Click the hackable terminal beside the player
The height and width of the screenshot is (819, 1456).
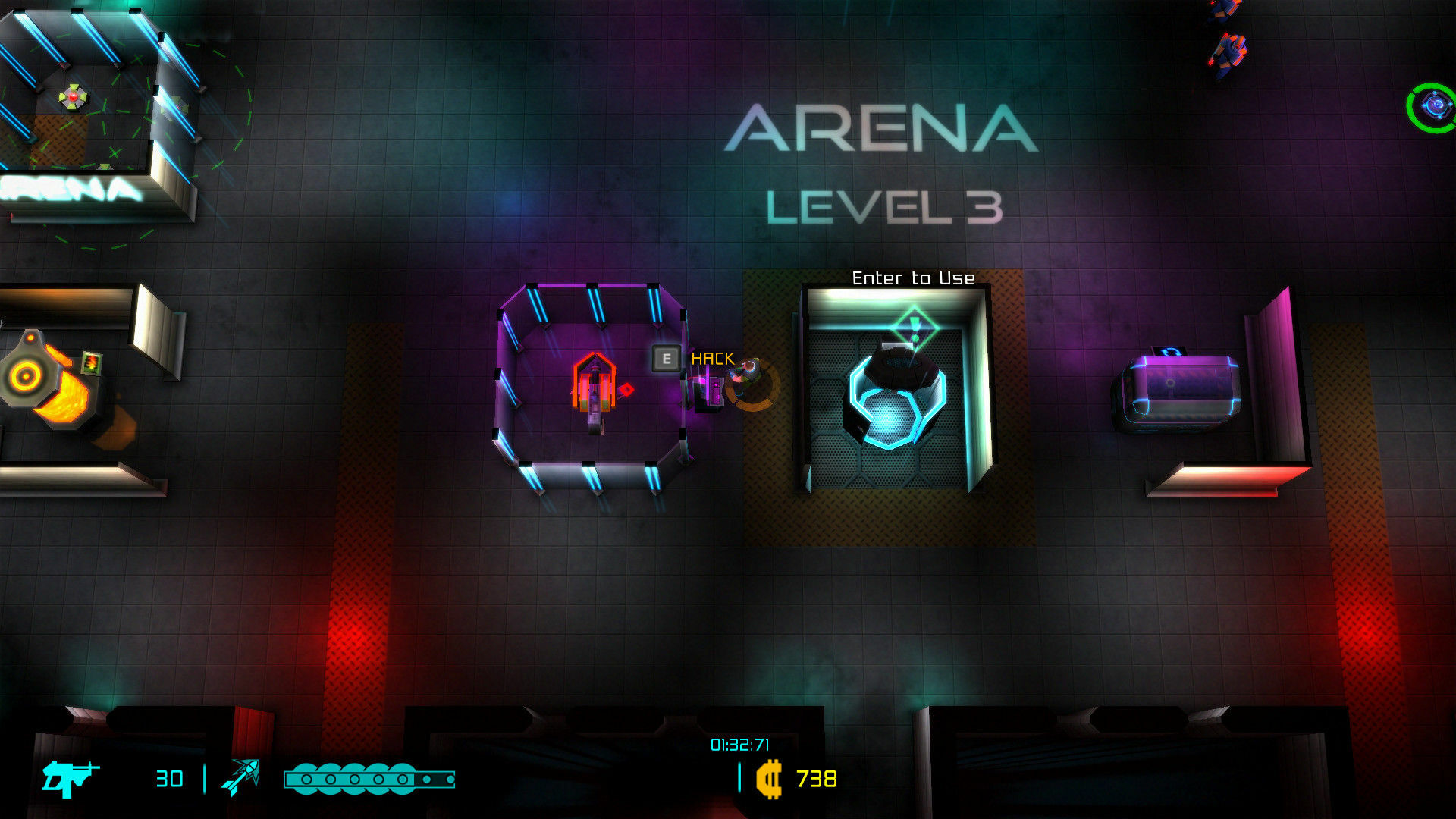coord(711,387)
